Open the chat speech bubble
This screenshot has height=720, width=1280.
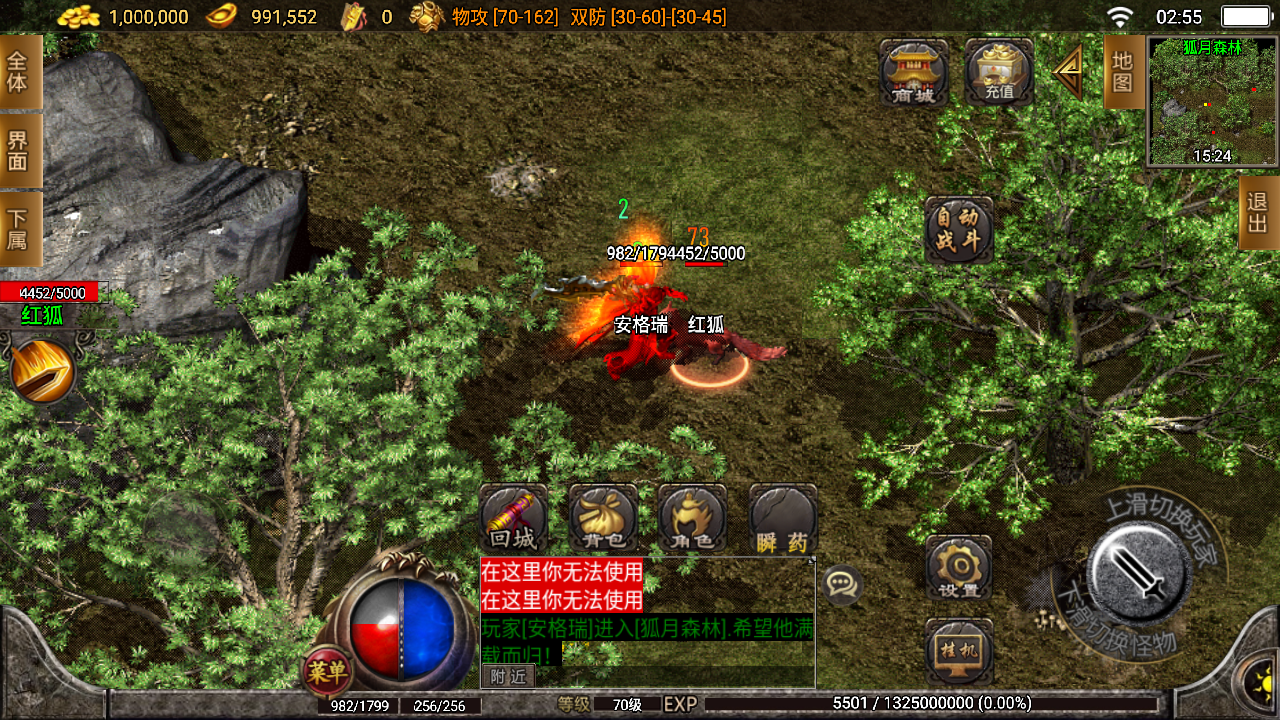click(x=842, y=584)
